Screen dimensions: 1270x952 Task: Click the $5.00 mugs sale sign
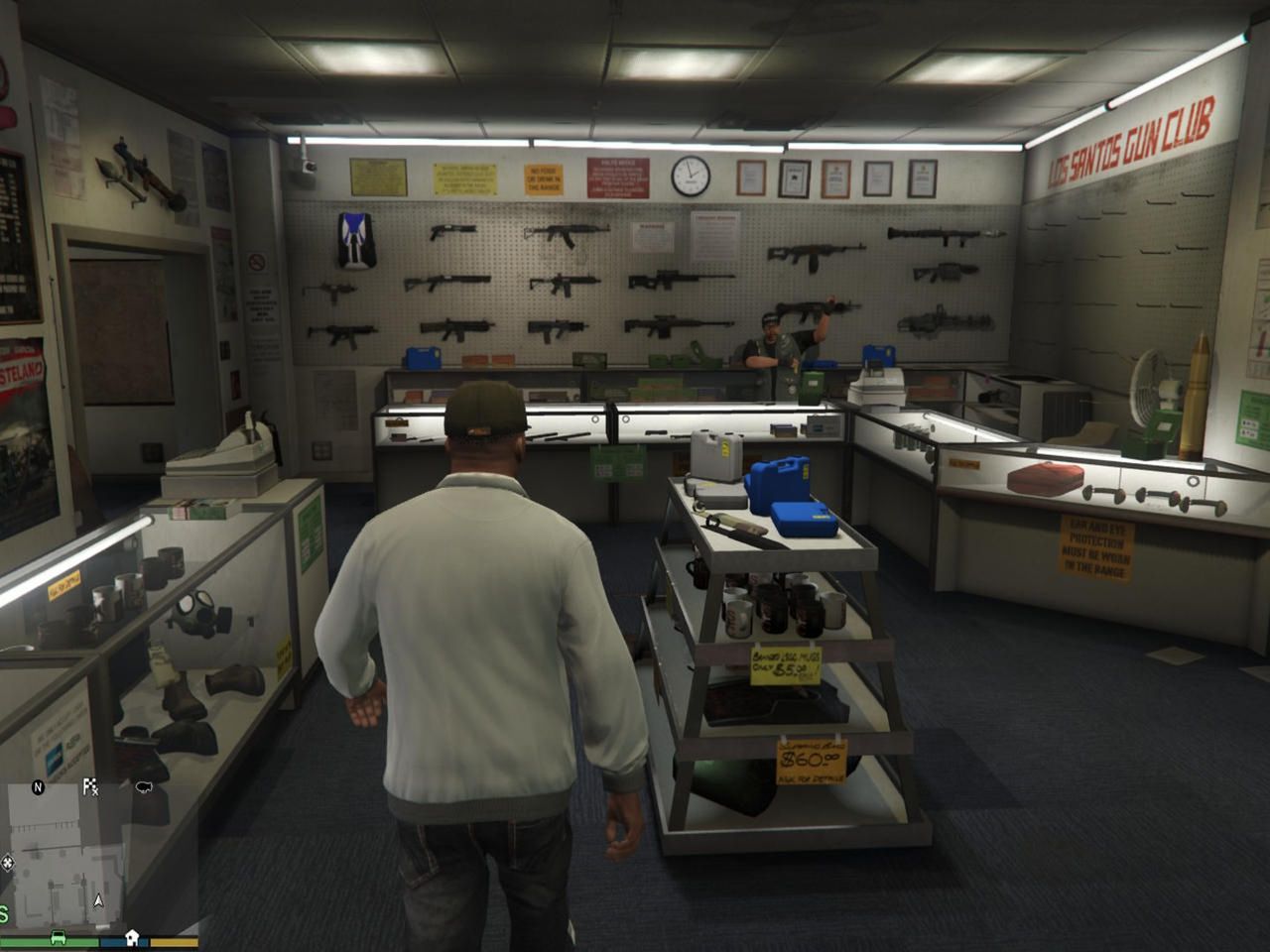click(786, 665)
